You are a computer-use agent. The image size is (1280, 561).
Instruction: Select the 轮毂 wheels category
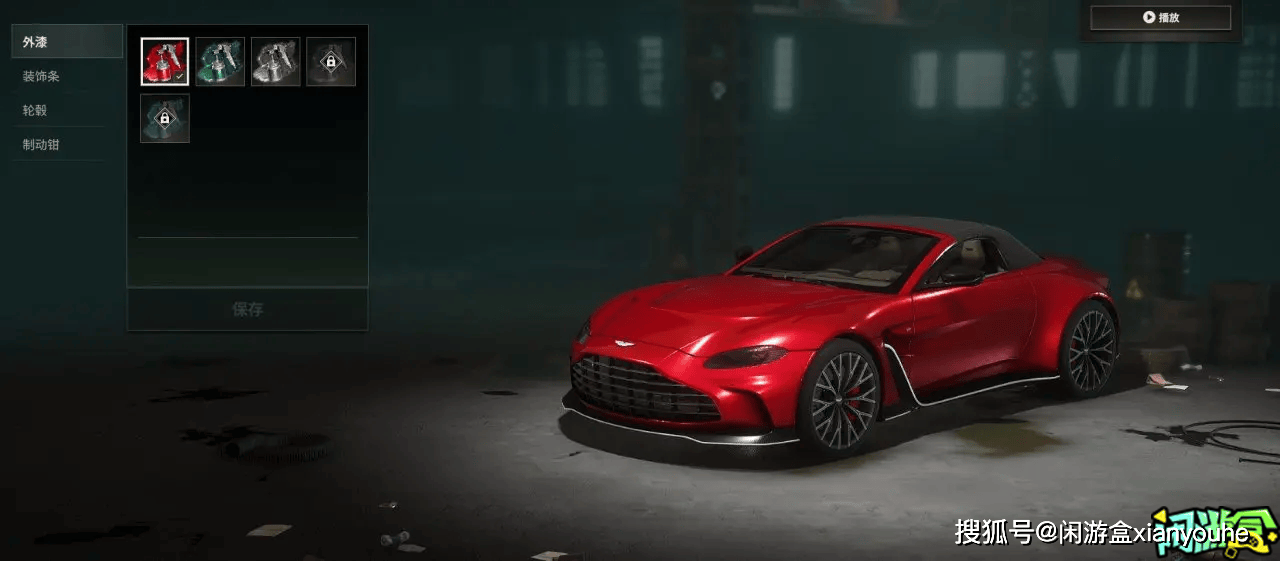[x=66, y=110]
